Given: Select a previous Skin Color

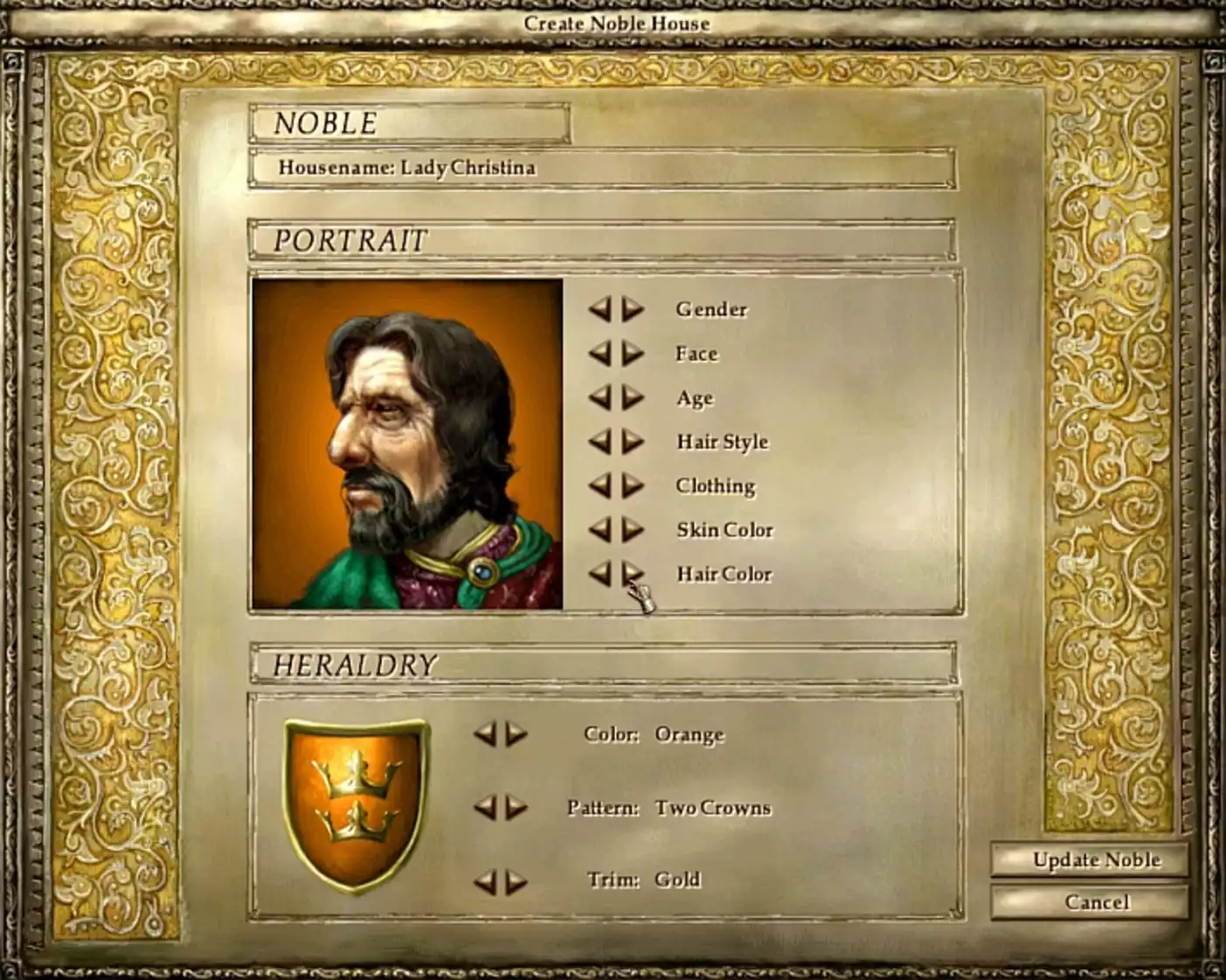Looking at the screenshot, I should point(603,530).
